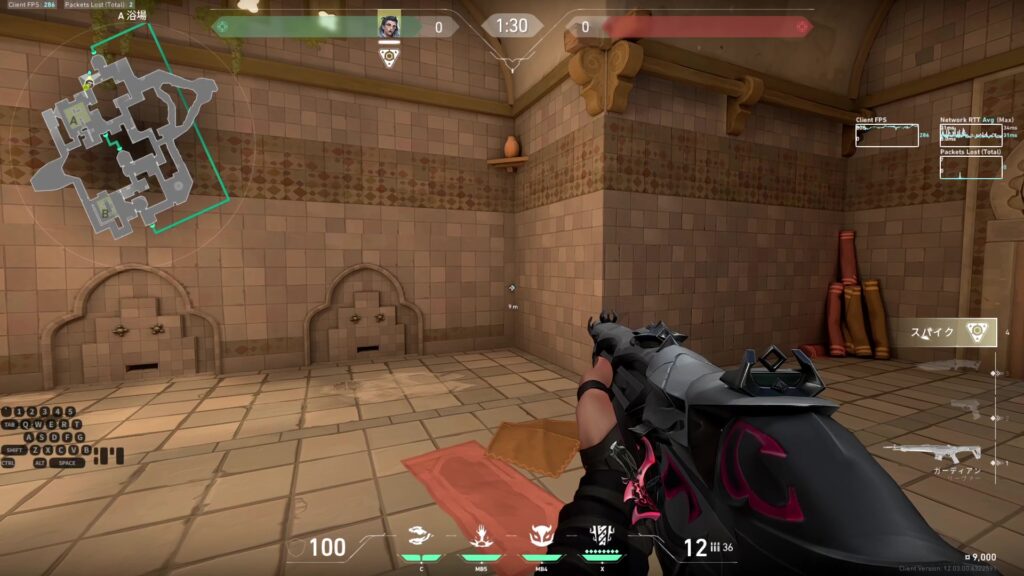1024x576 pixels.
Task: Select the agent portrait on the scoreboard
Action: click(390, 26)
